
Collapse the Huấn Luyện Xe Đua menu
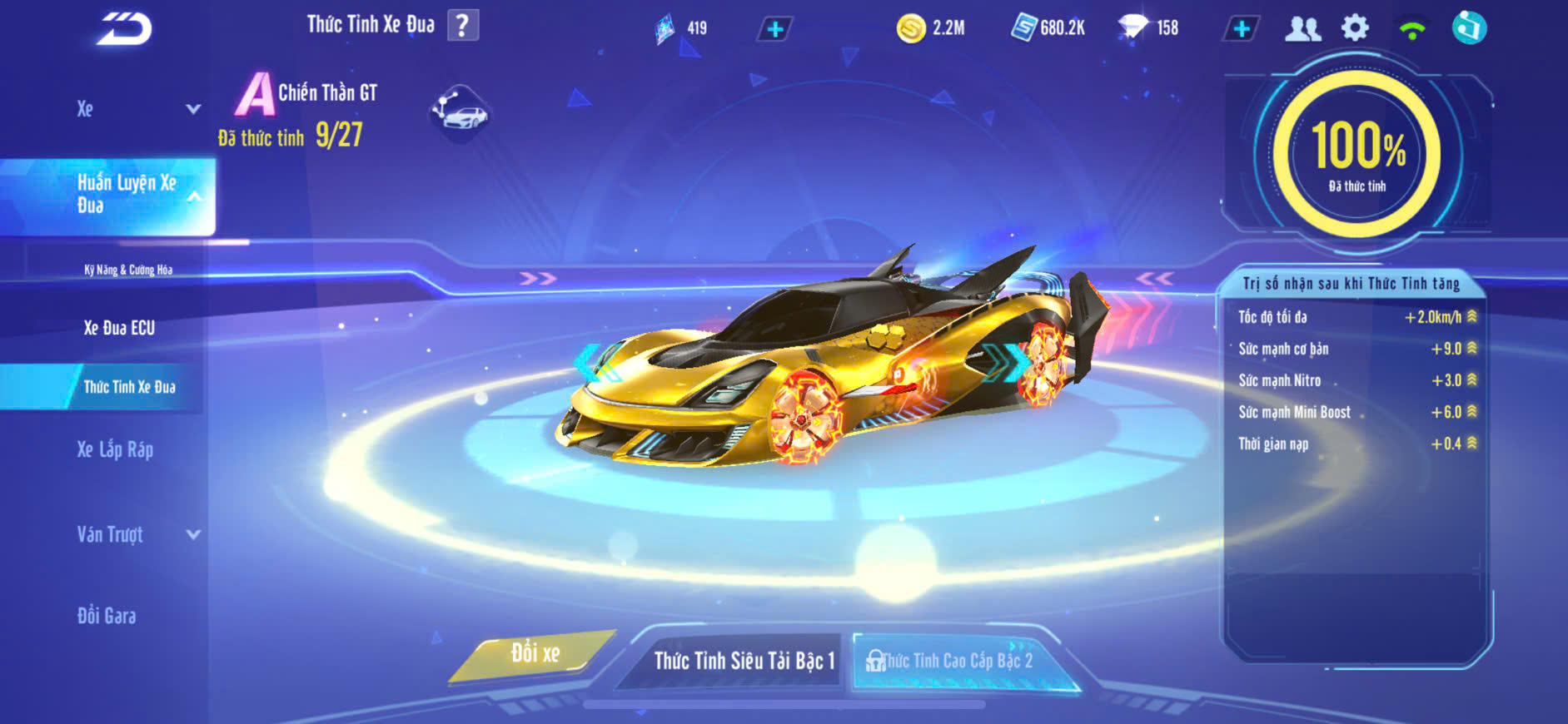pyautogui.click(x=193, y=196)
